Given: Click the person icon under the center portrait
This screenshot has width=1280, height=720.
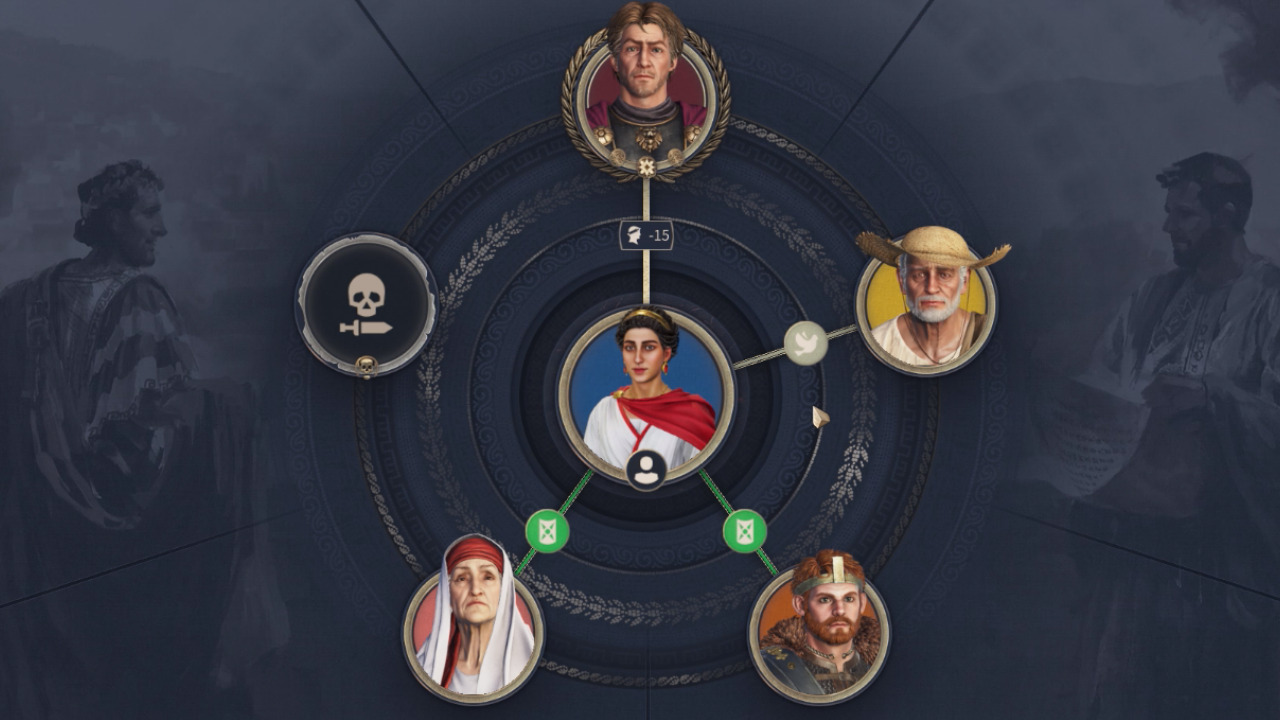Looking at the screenshot, I should coord(647,469).
